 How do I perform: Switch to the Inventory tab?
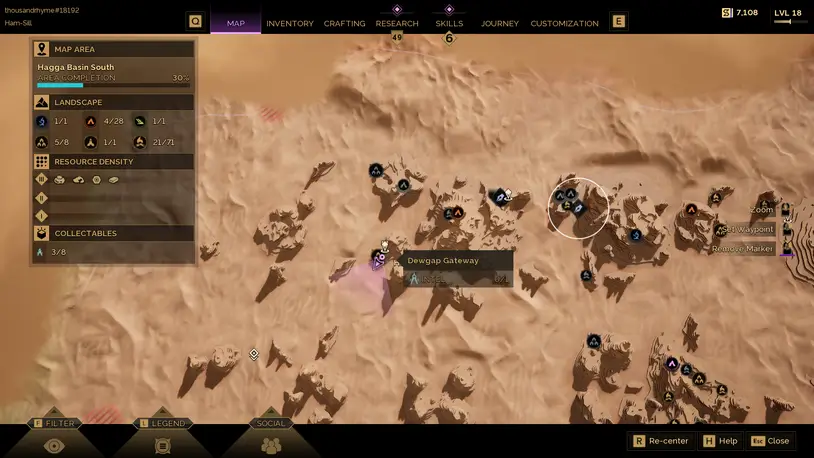(290, 23)
